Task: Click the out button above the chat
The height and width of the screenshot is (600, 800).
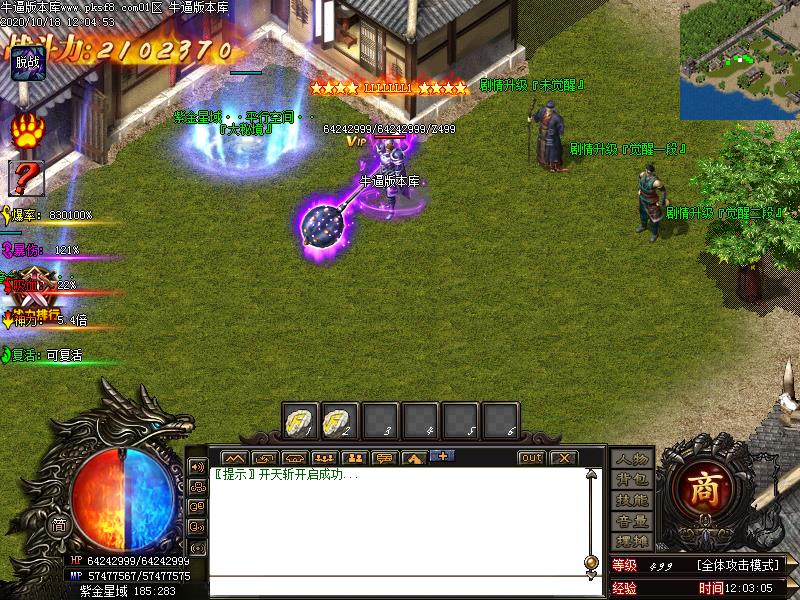Action: tap(531, 458)
